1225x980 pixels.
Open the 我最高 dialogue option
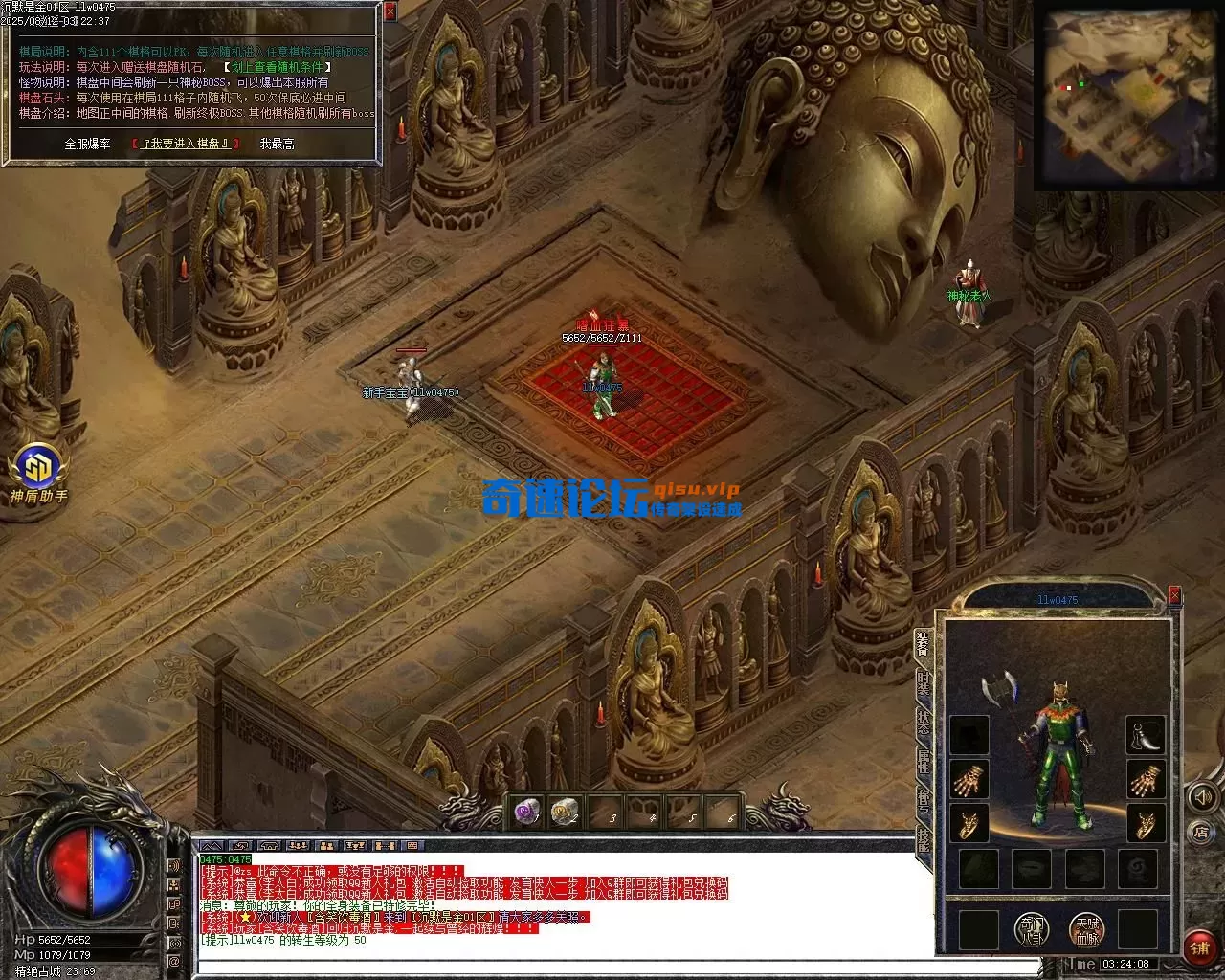[x=277, y=144]
